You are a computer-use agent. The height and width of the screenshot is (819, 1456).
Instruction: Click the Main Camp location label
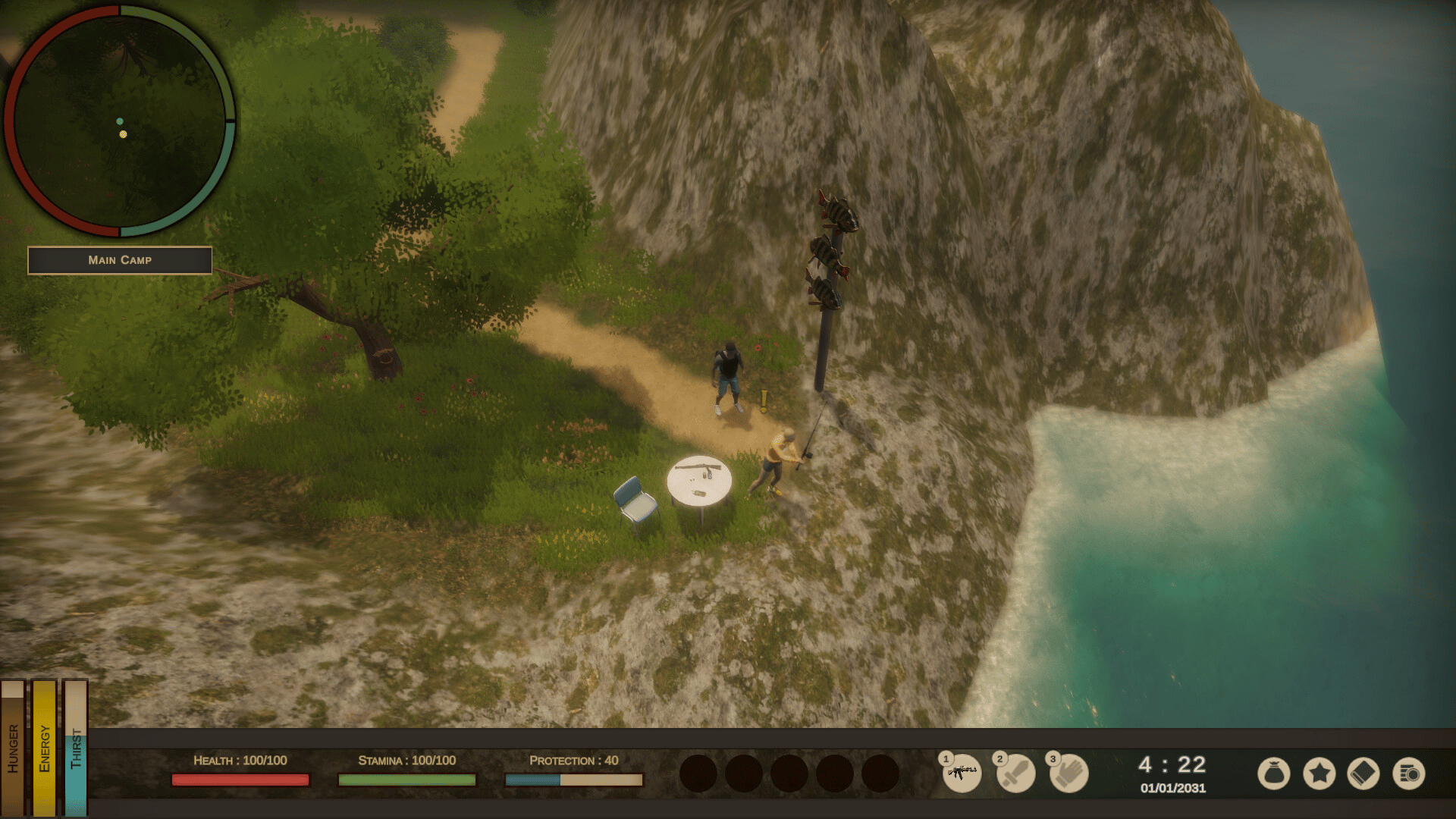coord(120,260)
